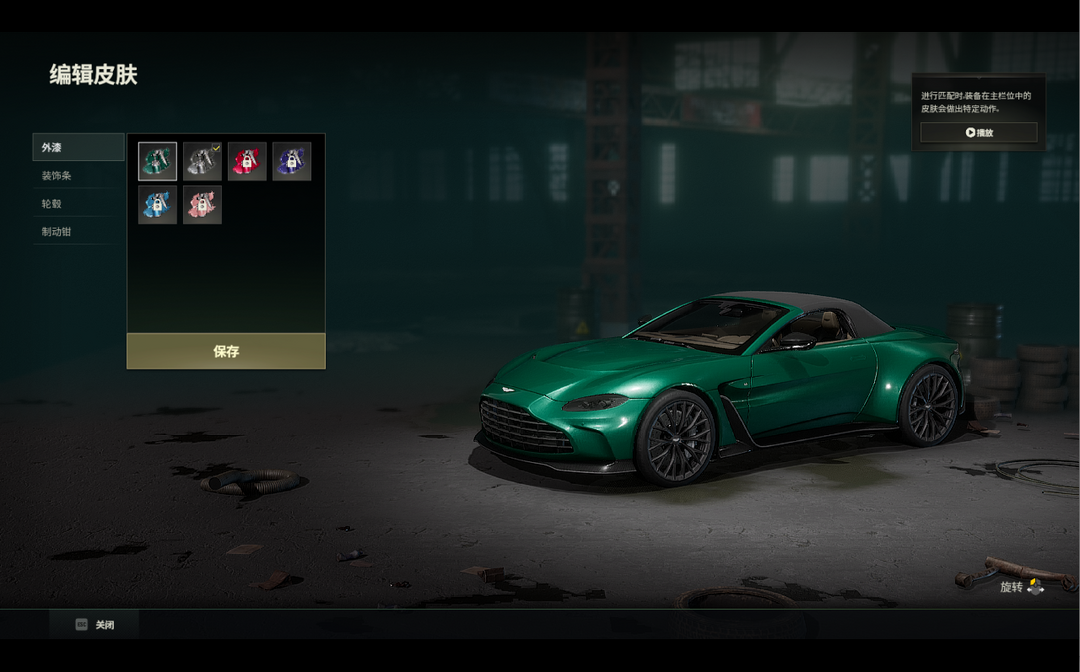Select the locked blue paint swatch

(x=157, y=205)
